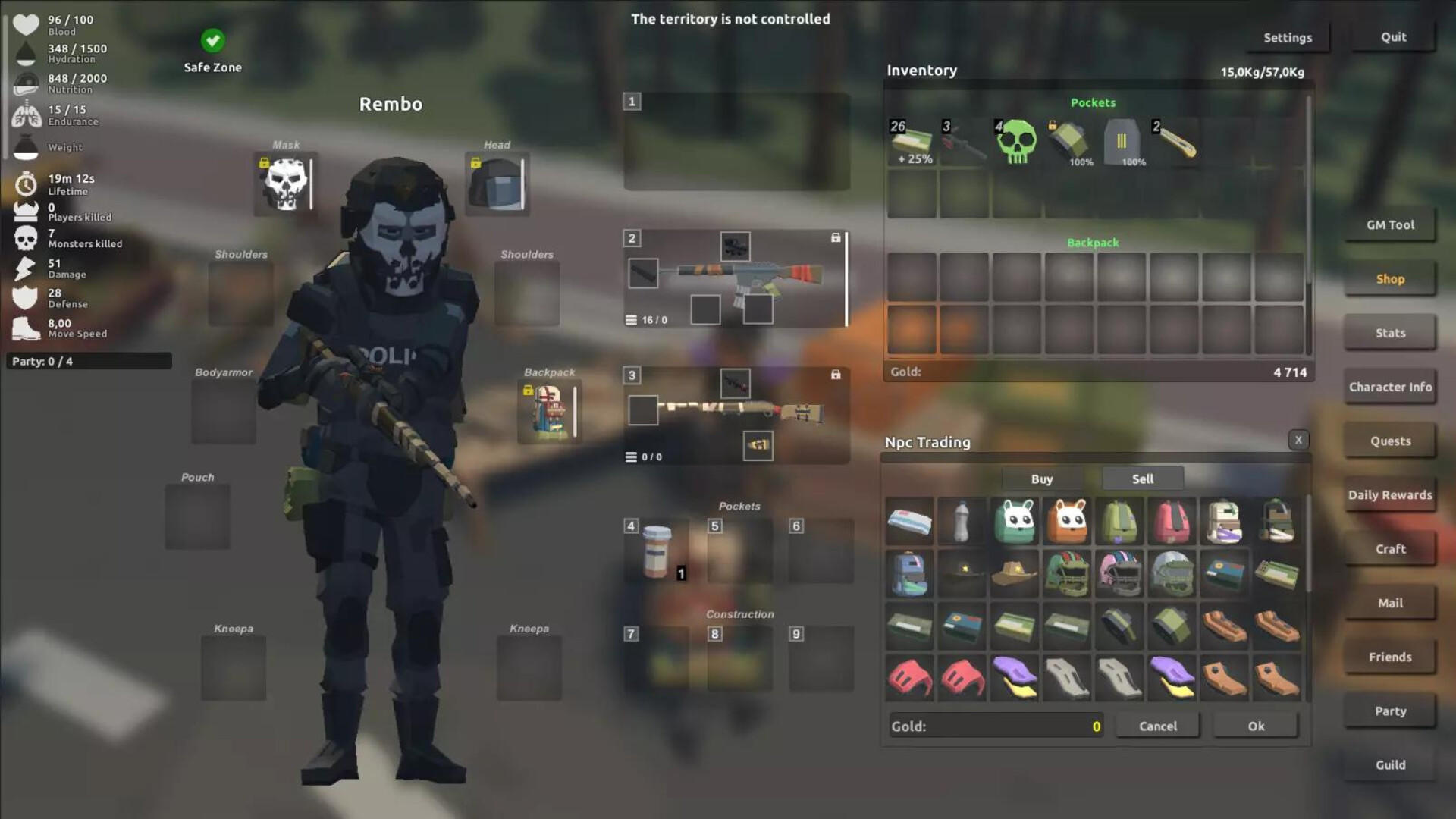
Task: Expand the rifle attachment list showing 16/0
Action: (631, 319)
